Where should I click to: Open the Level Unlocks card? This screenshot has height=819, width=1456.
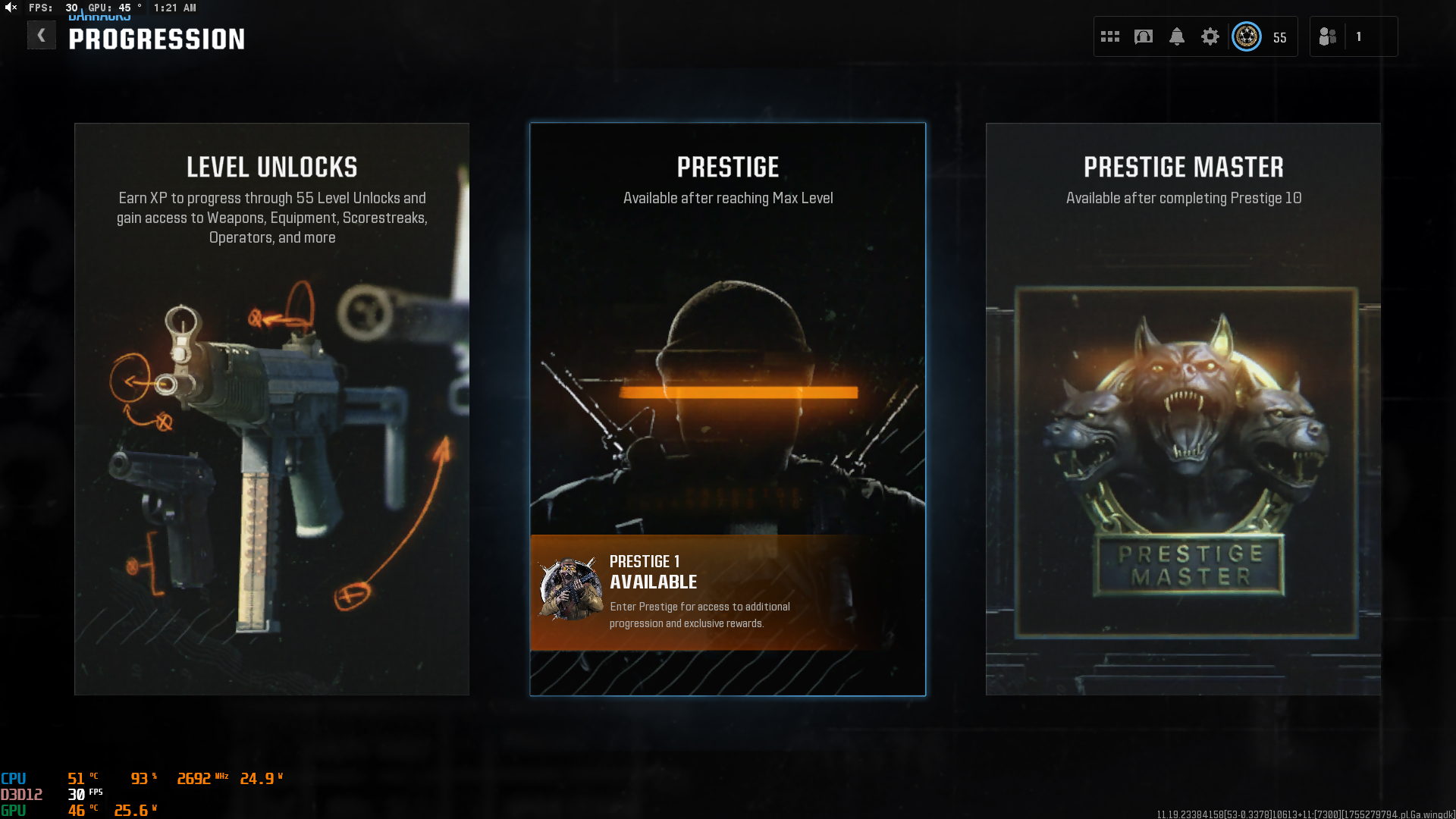[x=271, y=409]
